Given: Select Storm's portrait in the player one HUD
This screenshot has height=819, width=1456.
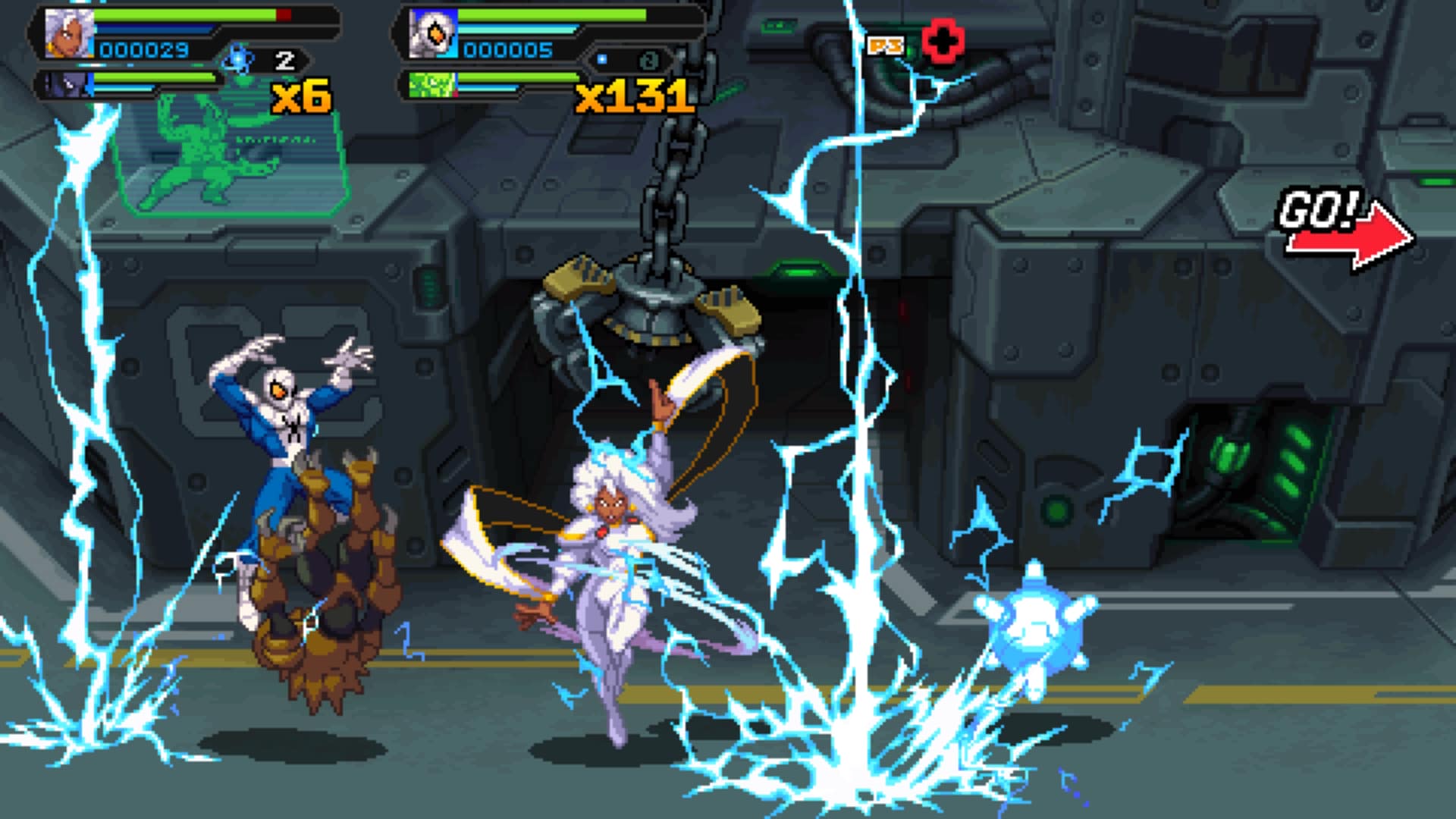Looking at the screenshot, I should point(69,34).
